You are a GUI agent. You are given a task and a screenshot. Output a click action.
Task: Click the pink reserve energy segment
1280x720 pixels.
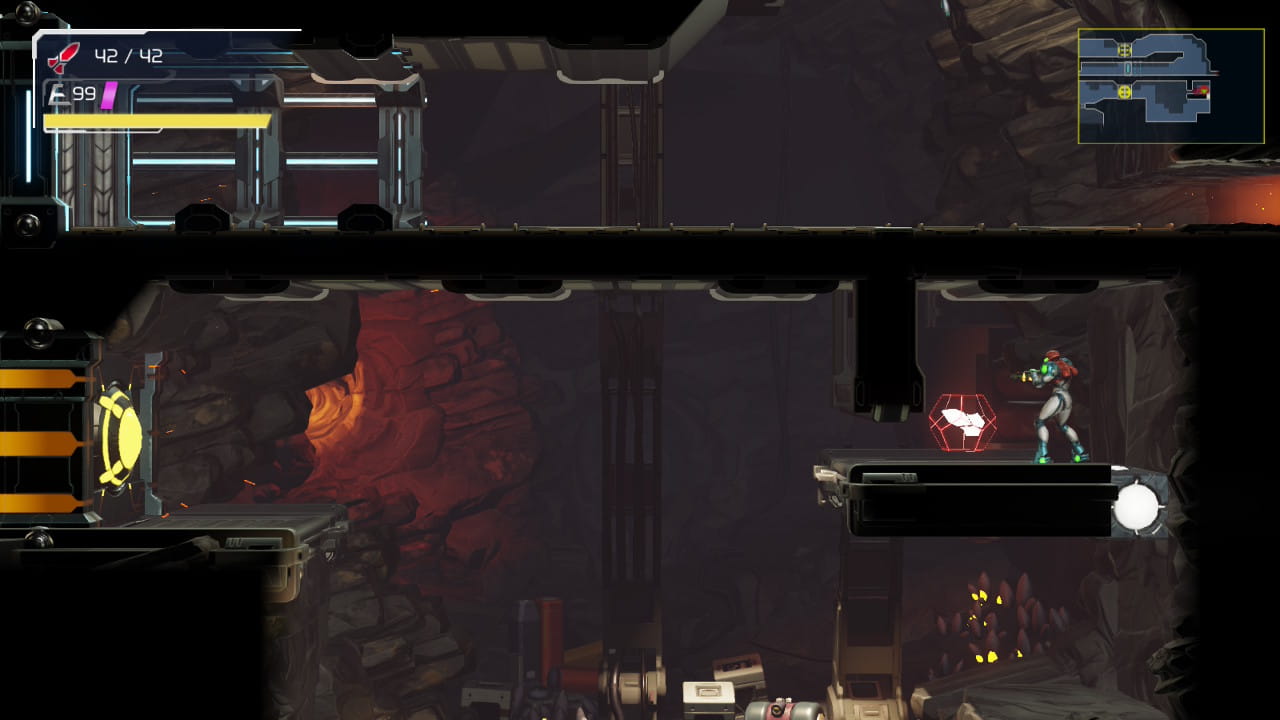[x=110, y=94]
